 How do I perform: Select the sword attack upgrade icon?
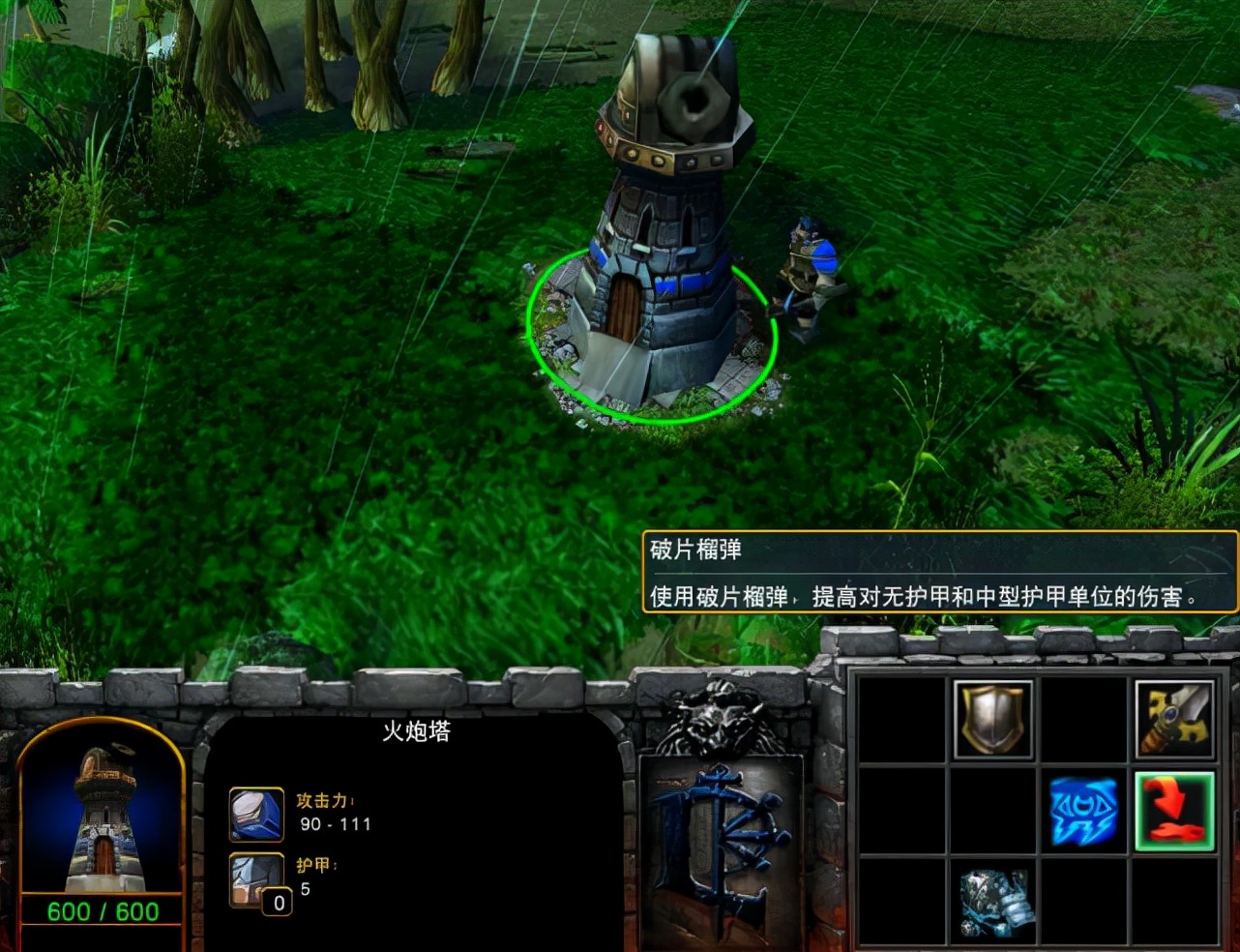pos(1174,718)
